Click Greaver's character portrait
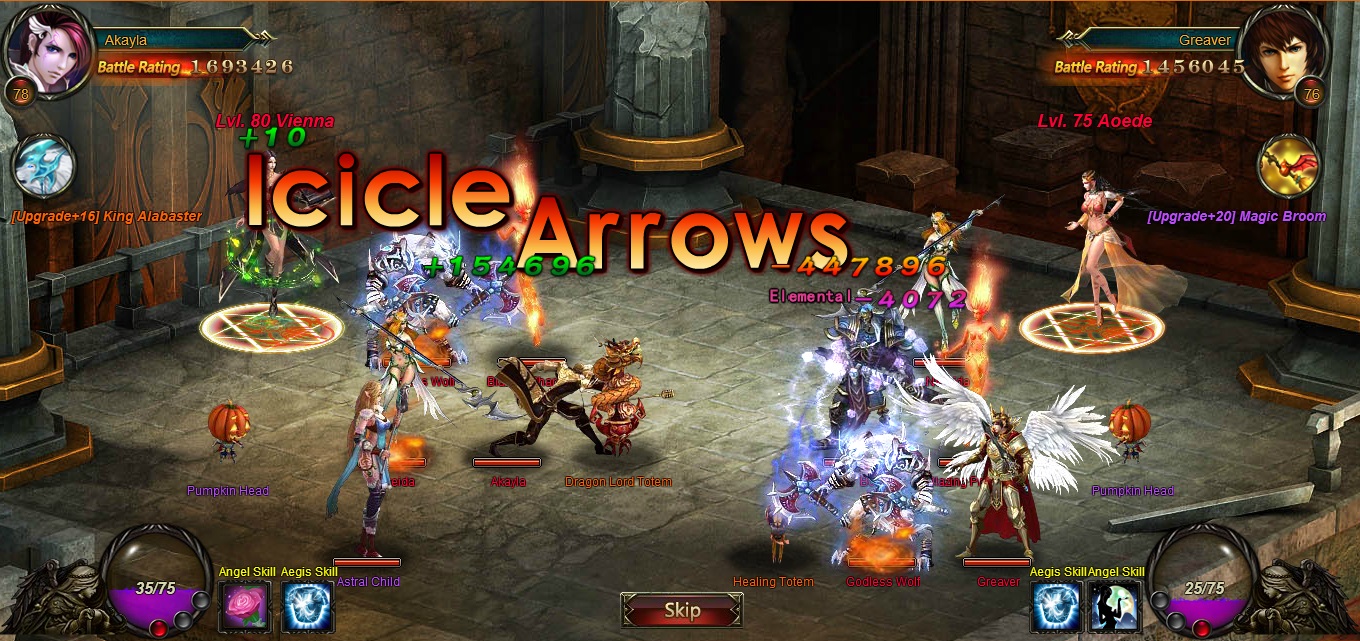Image resolution: width=1360 pixels, height=641 pixels. [x=1283, y=50]
